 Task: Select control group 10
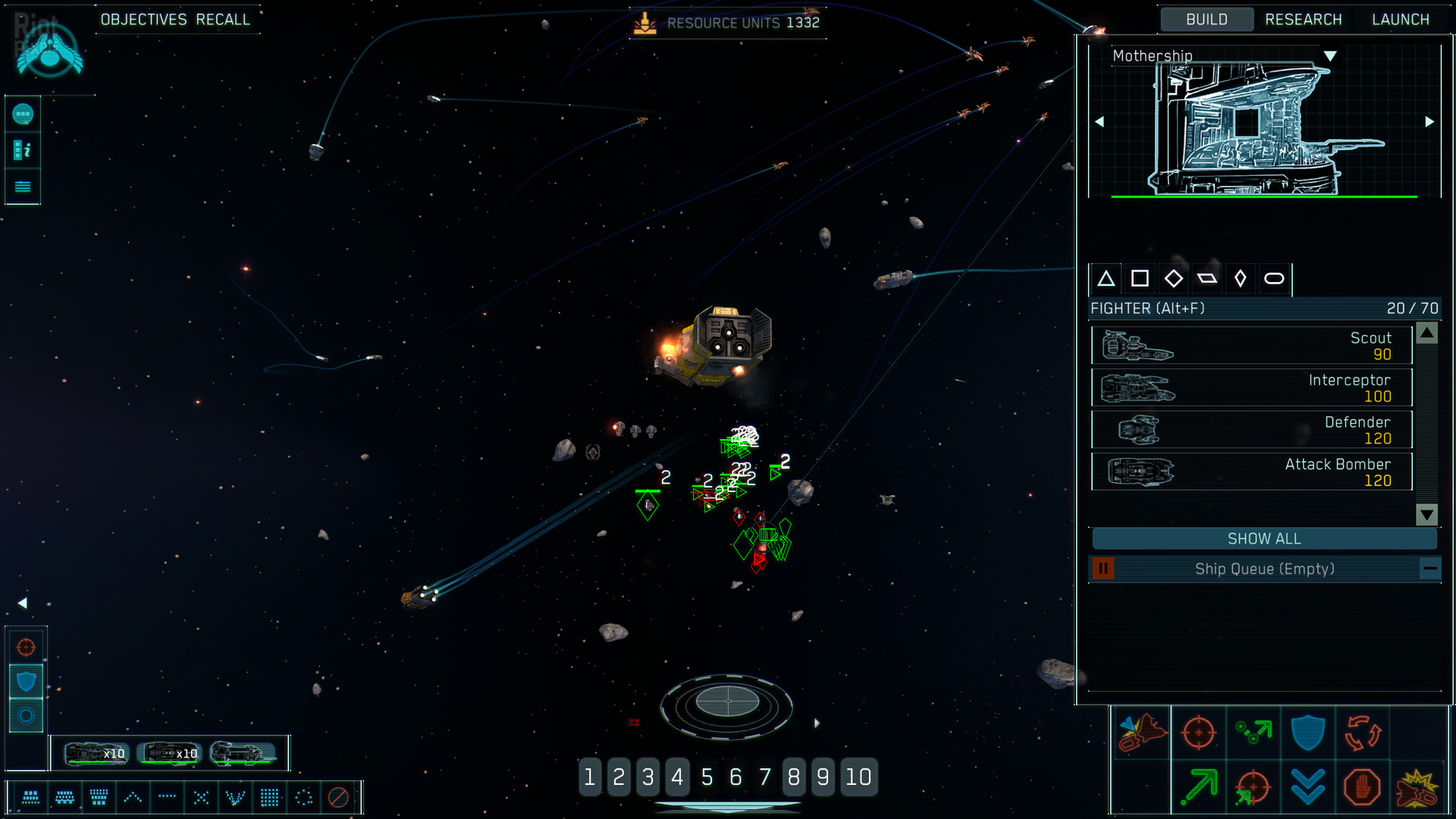pos(858,777)
